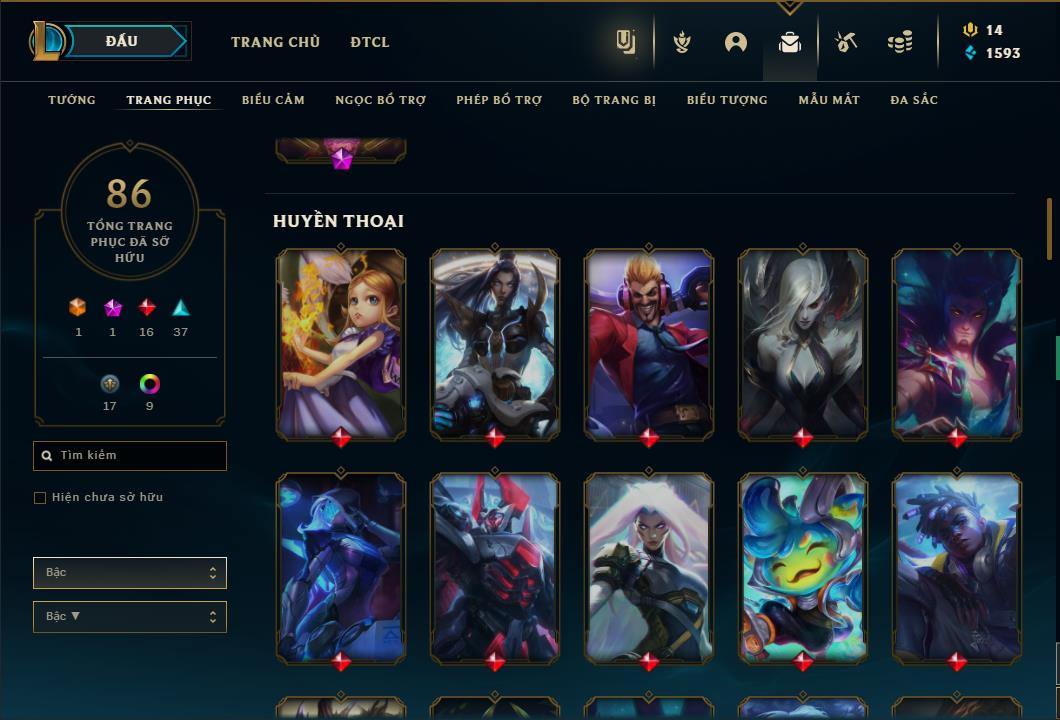The image size is (1060, 720).
Task: Open the Bậc ▼ sort order dropdown
Action: tap(130, 617)
